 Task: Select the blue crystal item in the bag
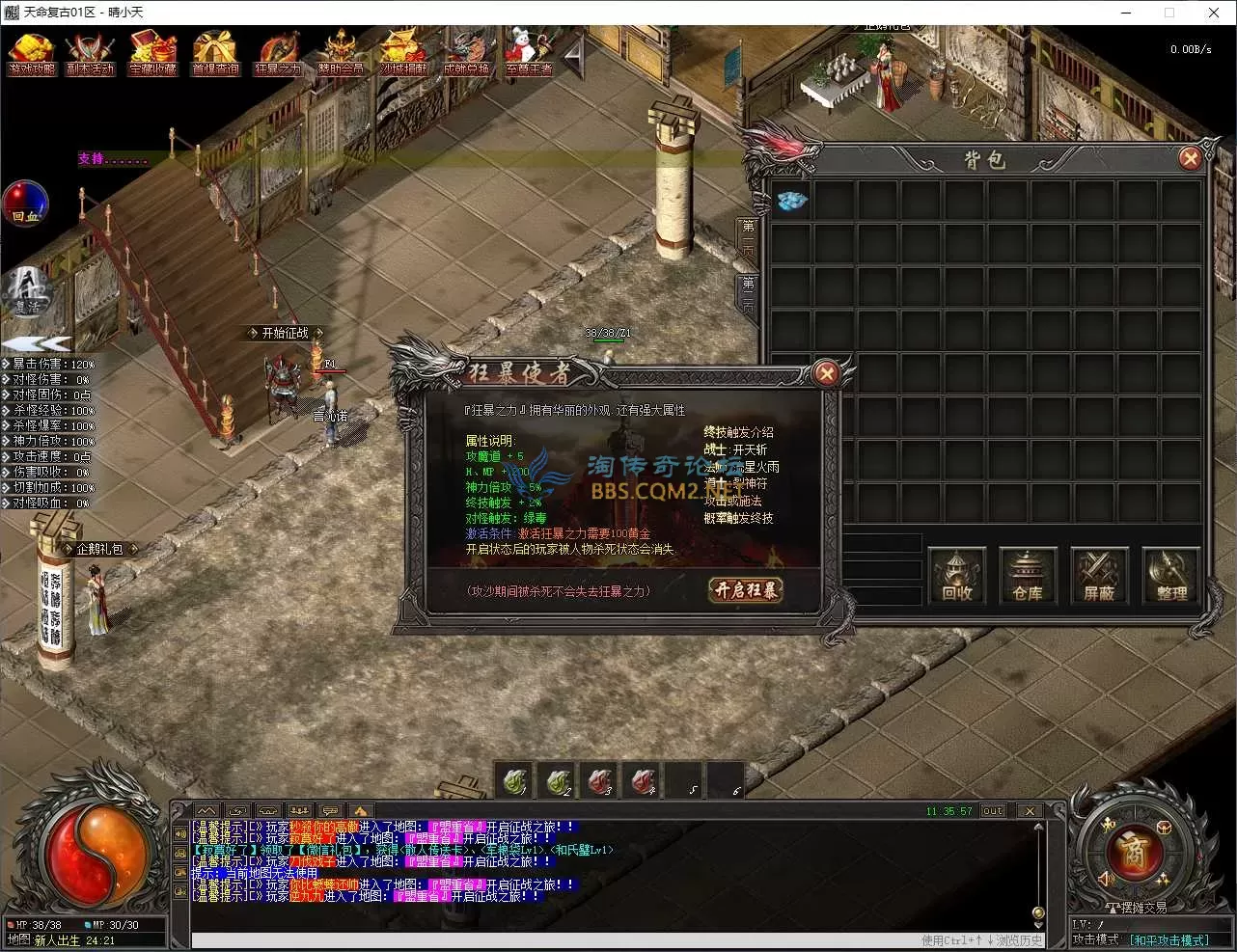point(792,201)
